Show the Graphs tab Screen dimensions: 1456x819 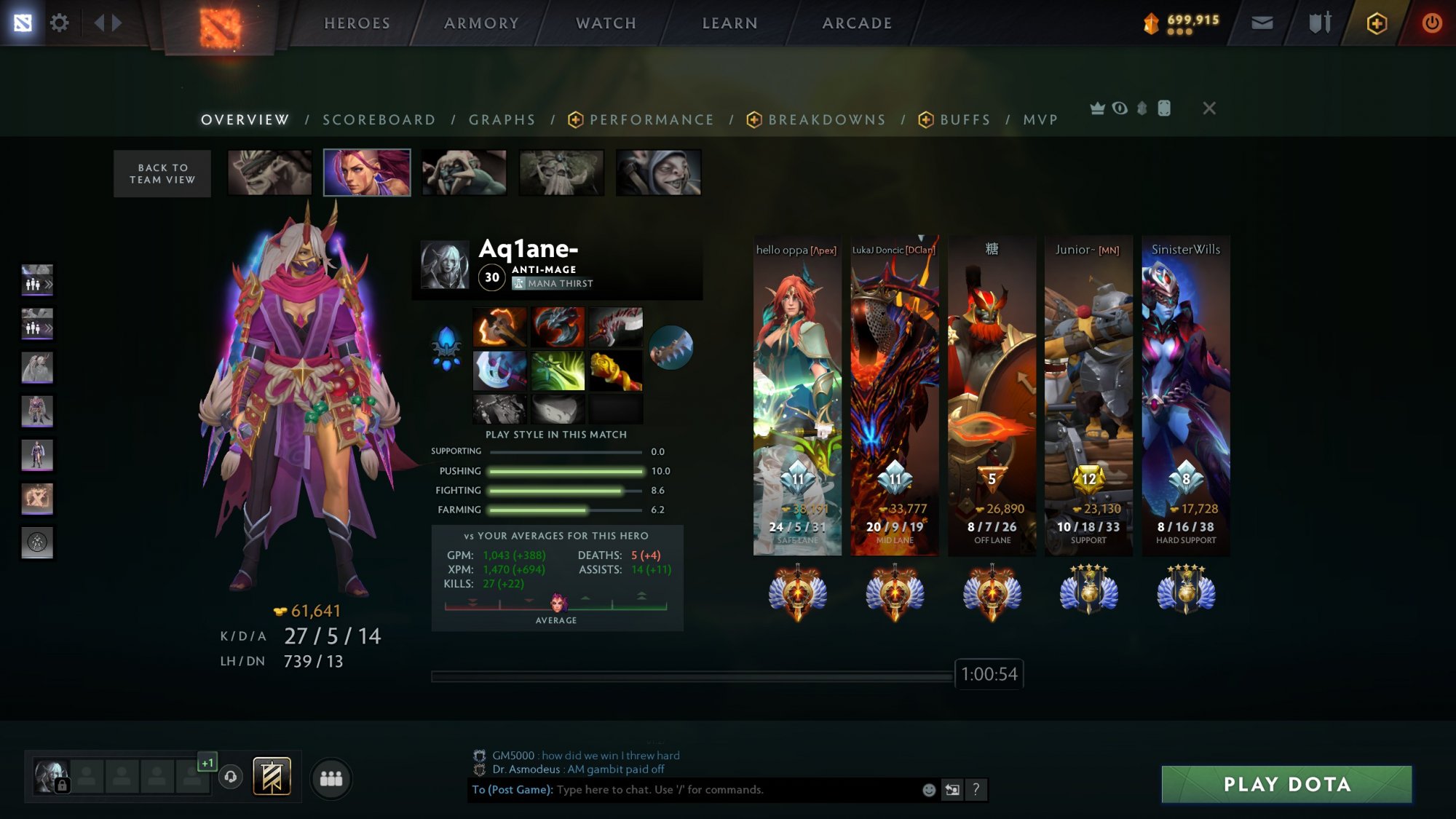pyautogui.click(x=502, y=120)
